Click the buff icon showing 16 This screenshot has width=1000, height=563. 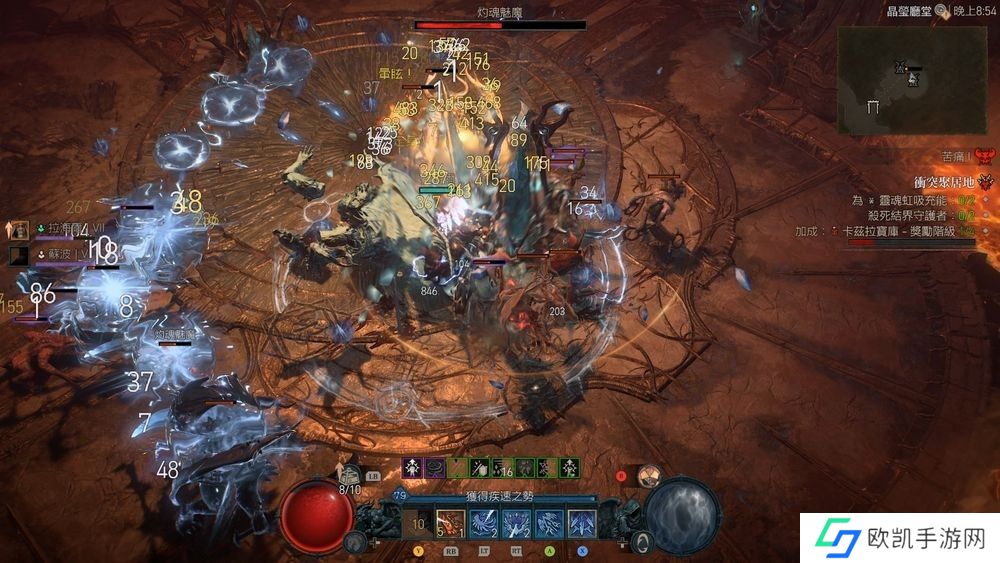(503, 467)
